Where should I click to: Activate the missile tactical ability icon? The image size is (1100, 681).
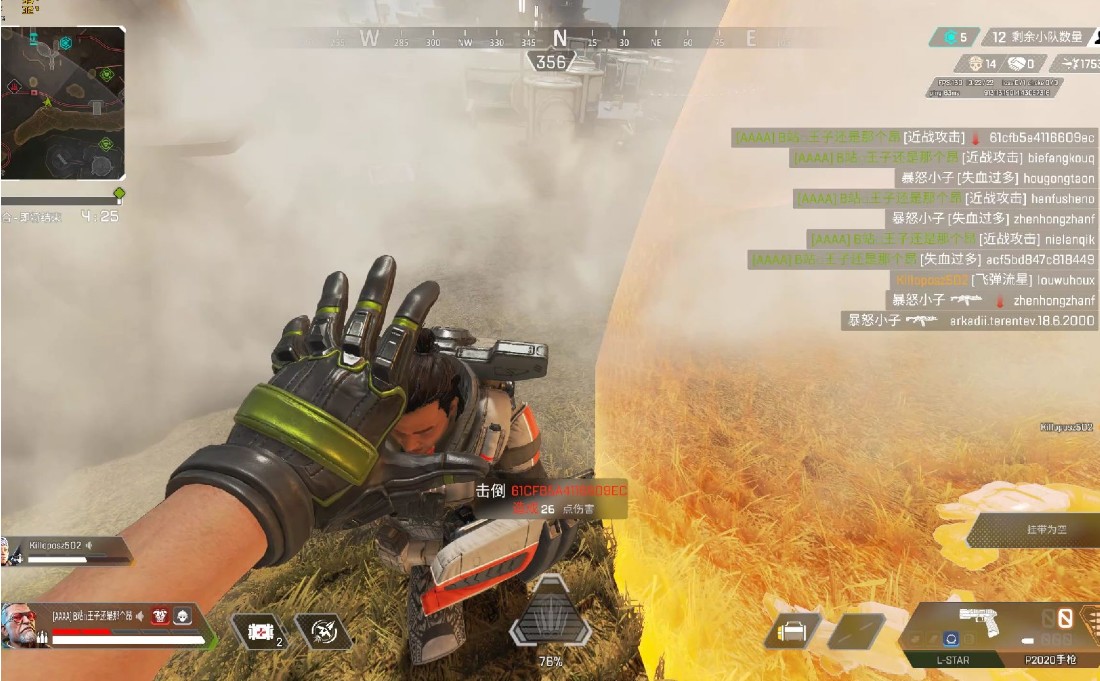[323, 631]
